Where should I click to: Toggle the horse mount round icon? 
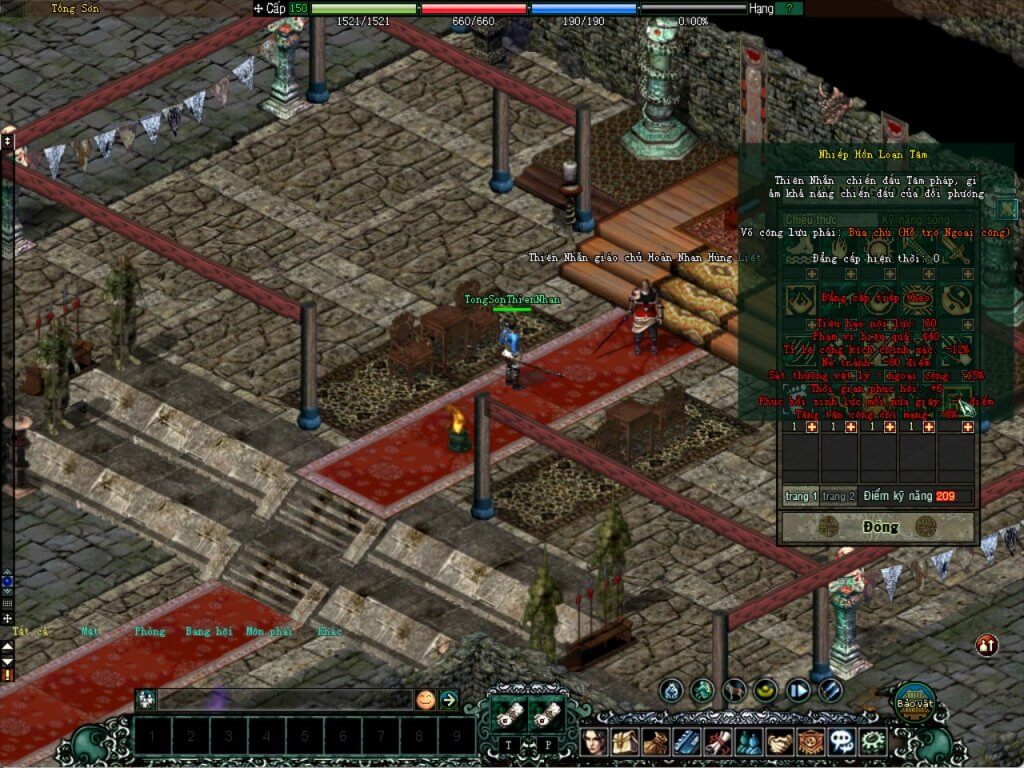point(735,690)
